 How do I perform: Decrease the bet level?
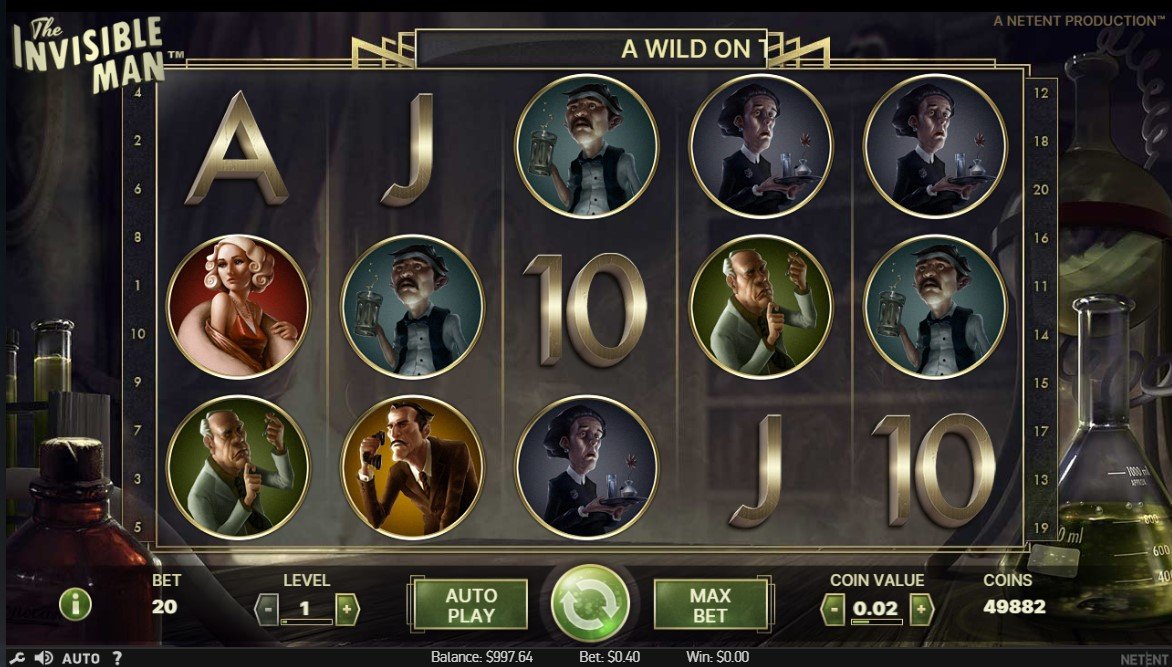point(267,608)
